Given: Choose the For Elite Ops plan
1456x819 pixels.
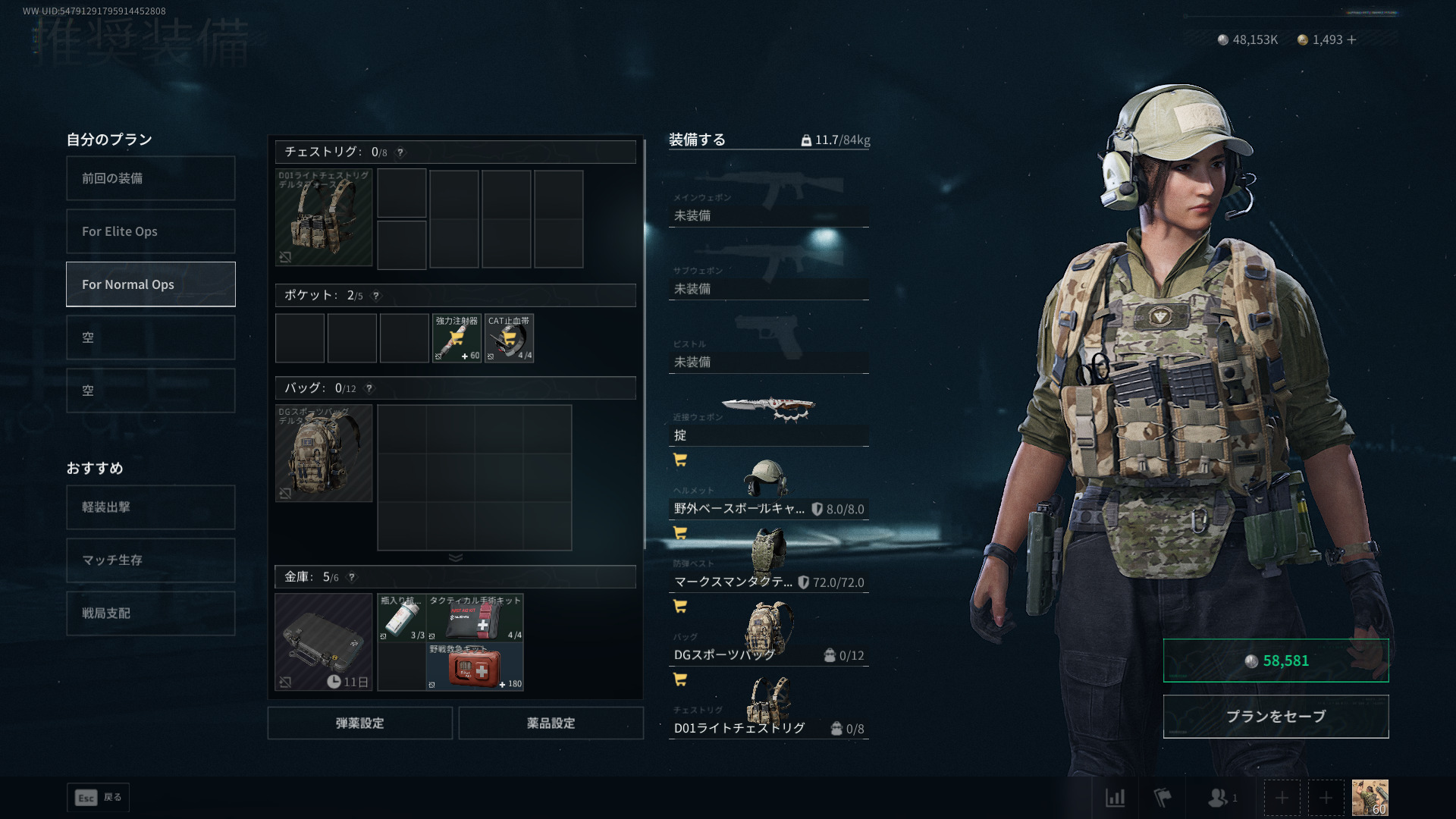Looking at the screenshot, I should coord(150,231).
